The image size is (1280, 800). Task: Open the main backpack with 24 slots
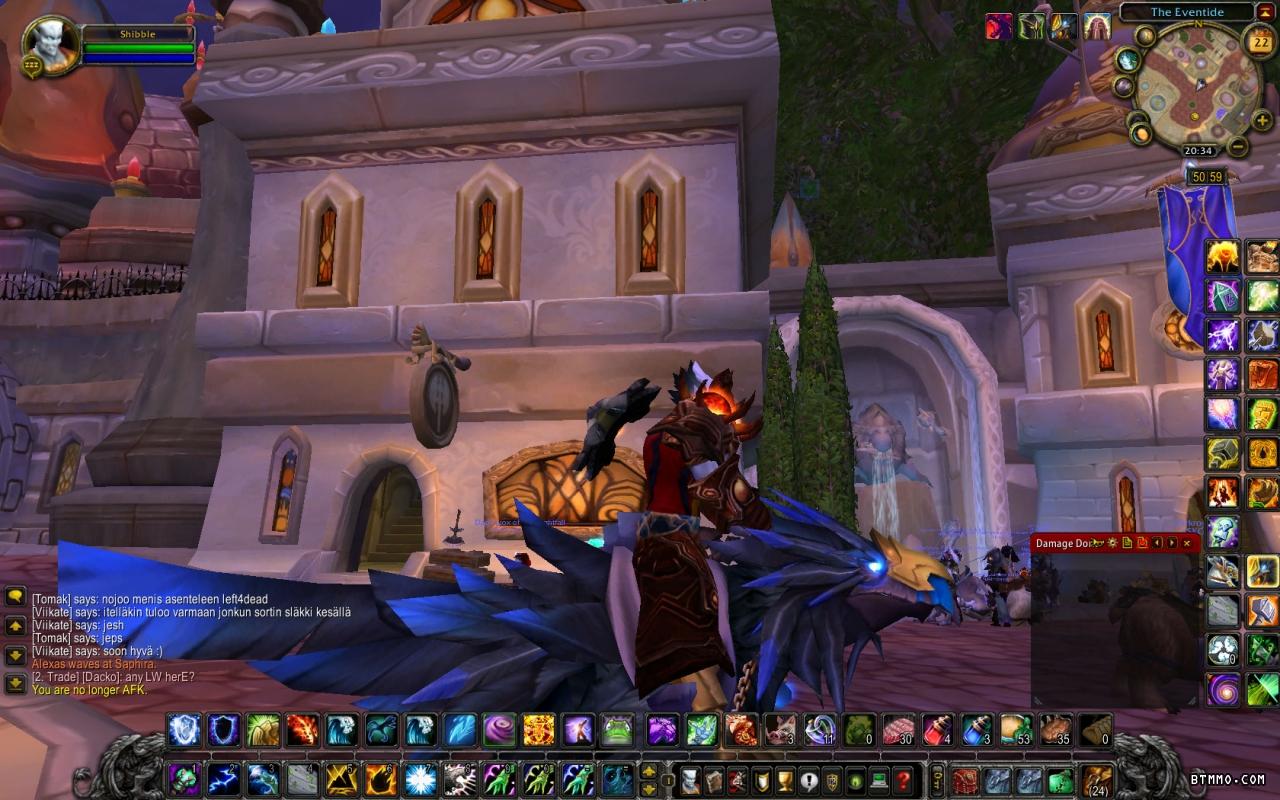tap(1097, 779)
